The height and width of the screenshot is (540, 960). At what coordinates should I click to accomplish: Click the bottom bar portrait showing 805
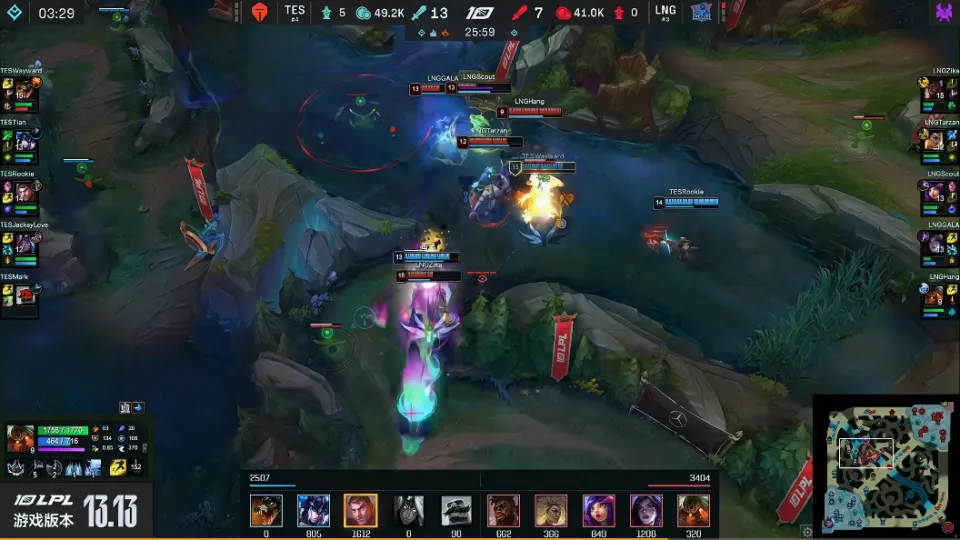coord(313,510)
